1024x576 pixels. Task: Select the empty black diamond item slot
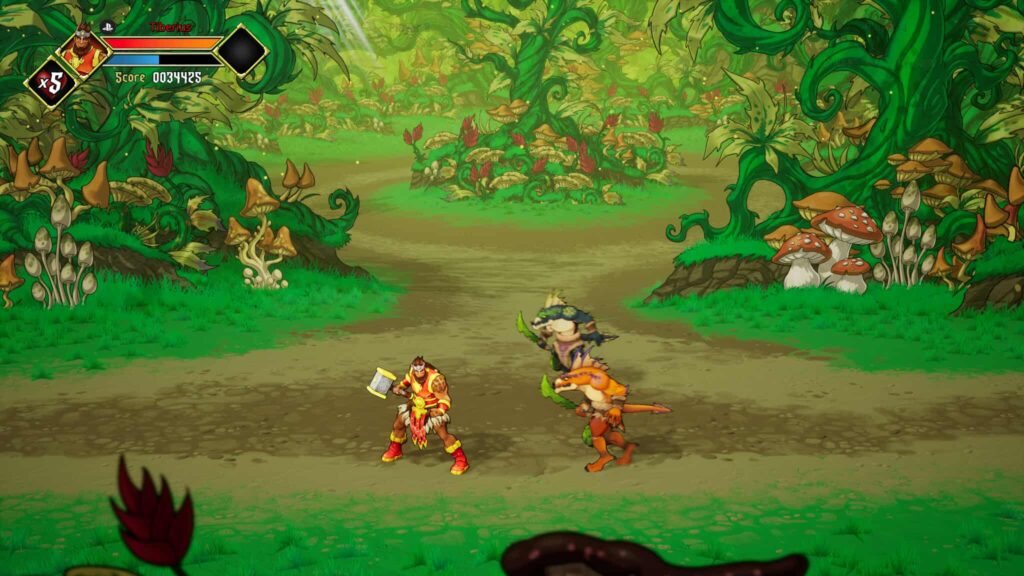pyautogui.click(x=241, y=50)
